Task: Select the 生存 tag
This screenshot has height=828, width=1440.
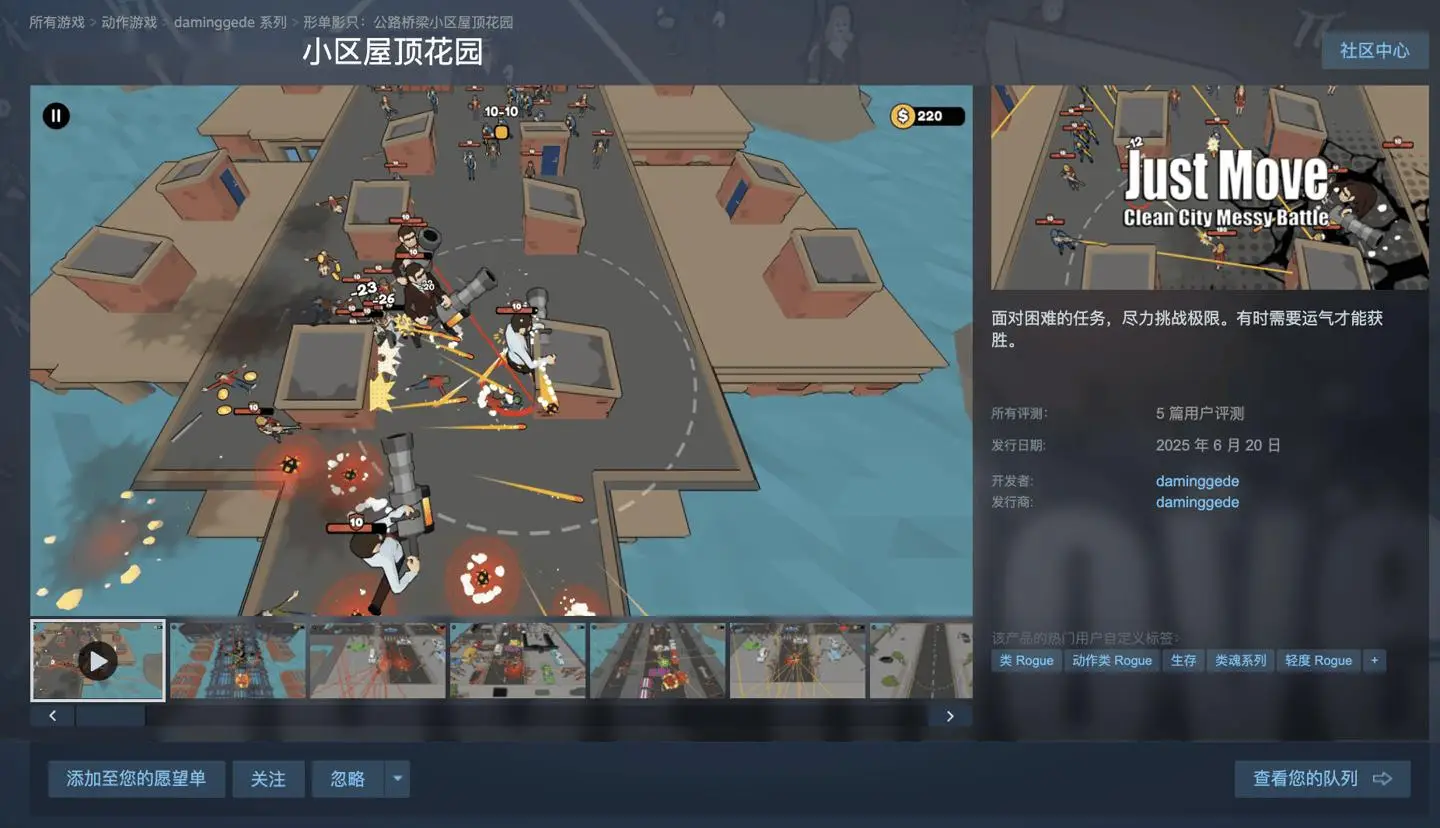Action: coord(1183,660)
